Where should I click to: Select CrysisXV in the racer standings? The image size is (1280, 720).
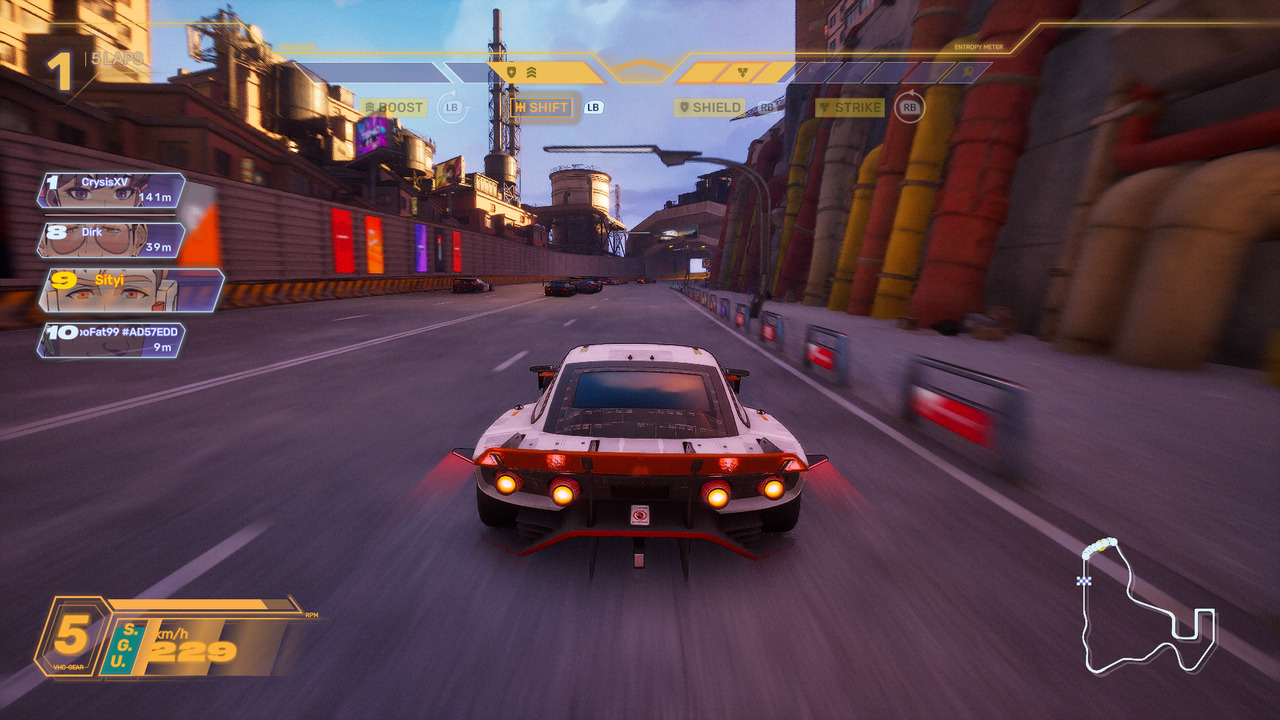pos(112,190)
